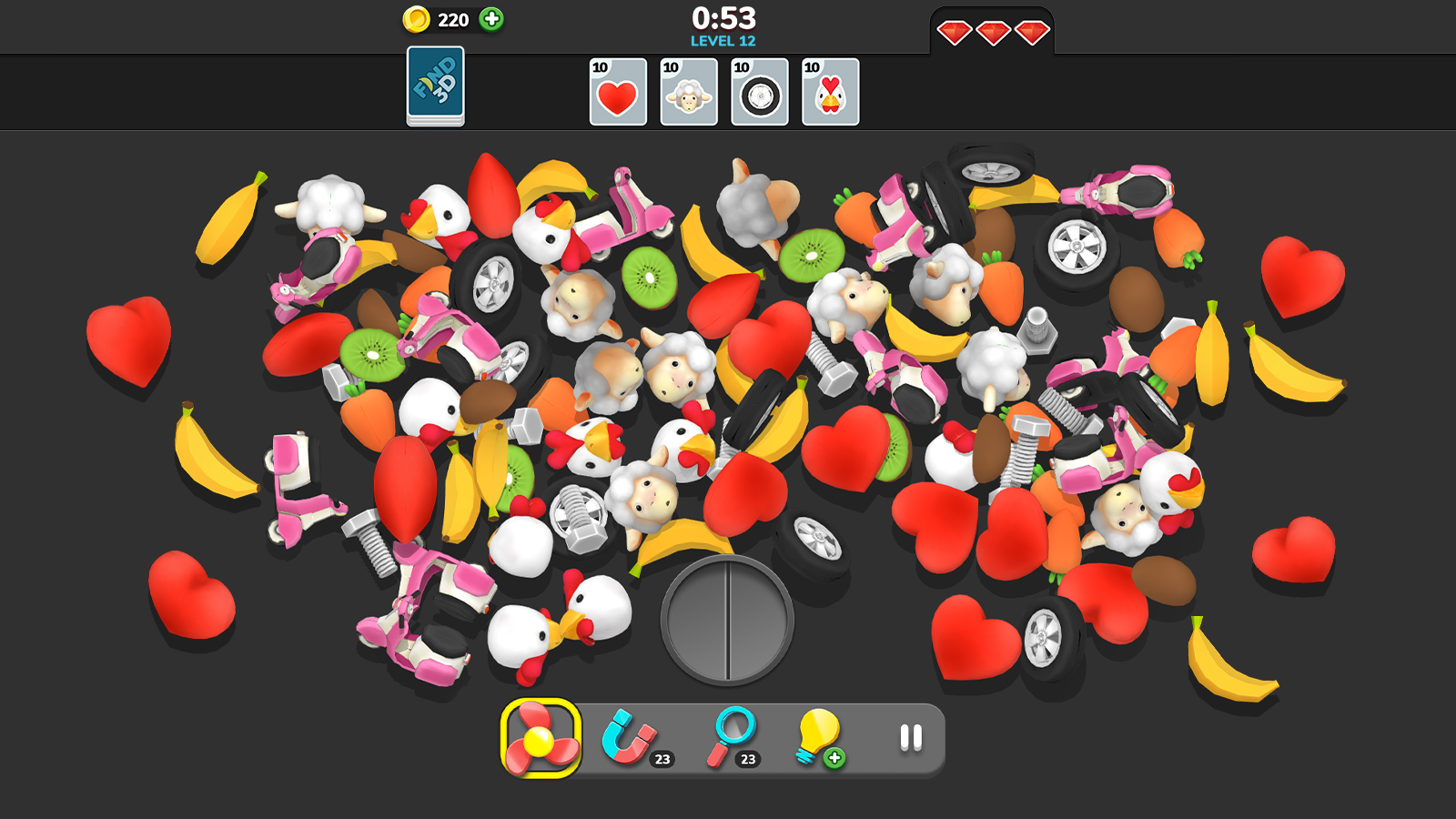Select the sheep goal card
The width and height of the screenshot is (1456, 819).
pyautogui.click(x=689, y=91)
